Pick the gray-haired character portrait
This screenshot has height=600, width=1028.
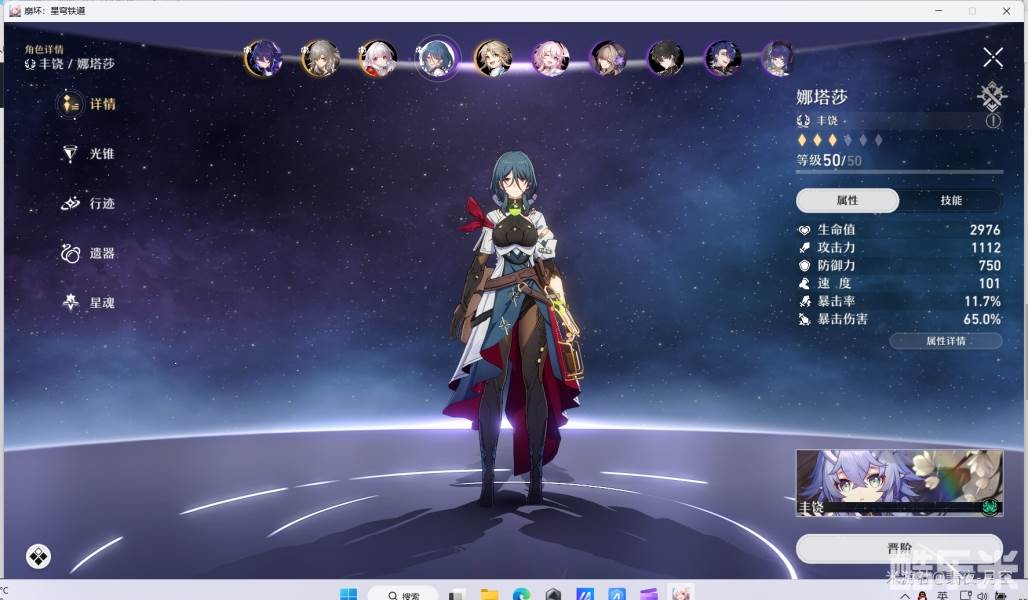[x=320, y=58]
